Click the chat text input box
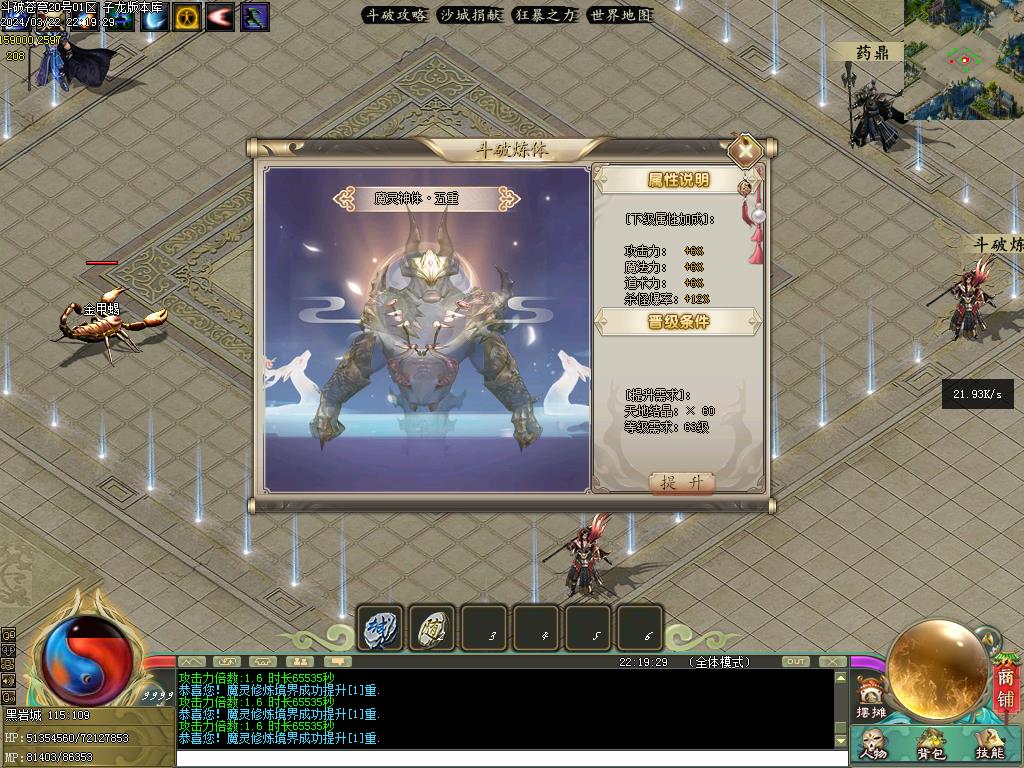The width and height of the screenshot is (1024, 768). [510, 758]
